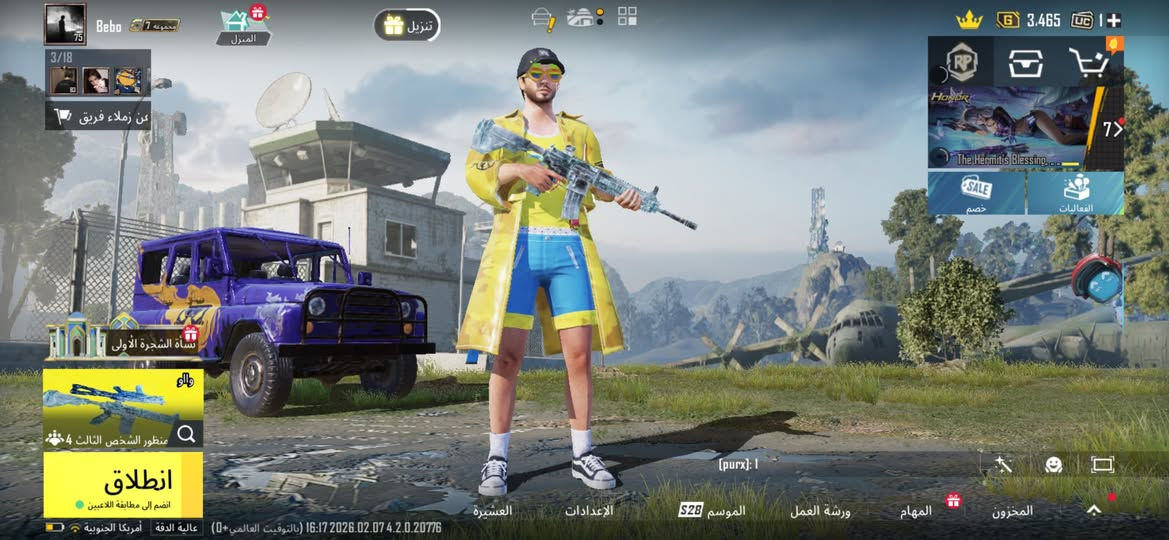Open the الموسم season menu
The width and height of the screenshot is (1169, 540).
712,511
